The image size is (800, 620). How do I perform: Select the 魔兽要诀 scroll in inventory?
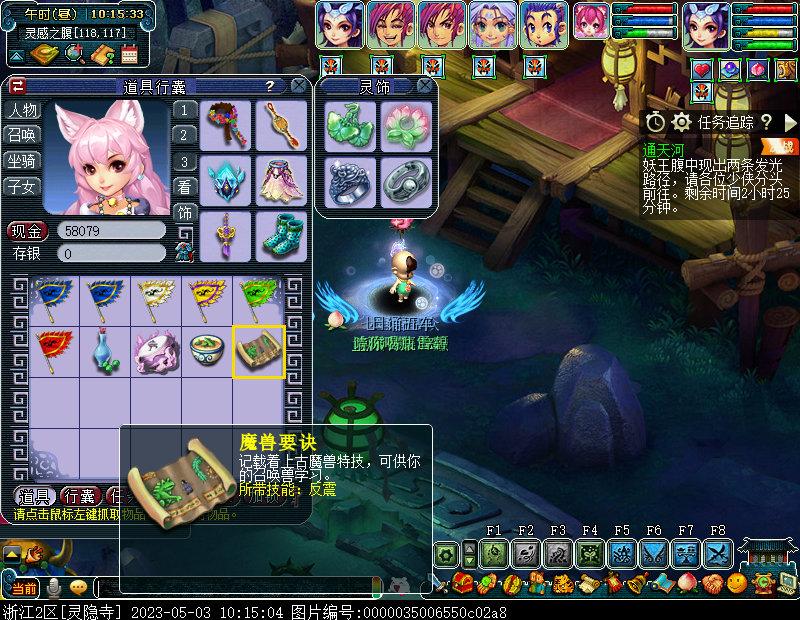click(x=258, y=351)
